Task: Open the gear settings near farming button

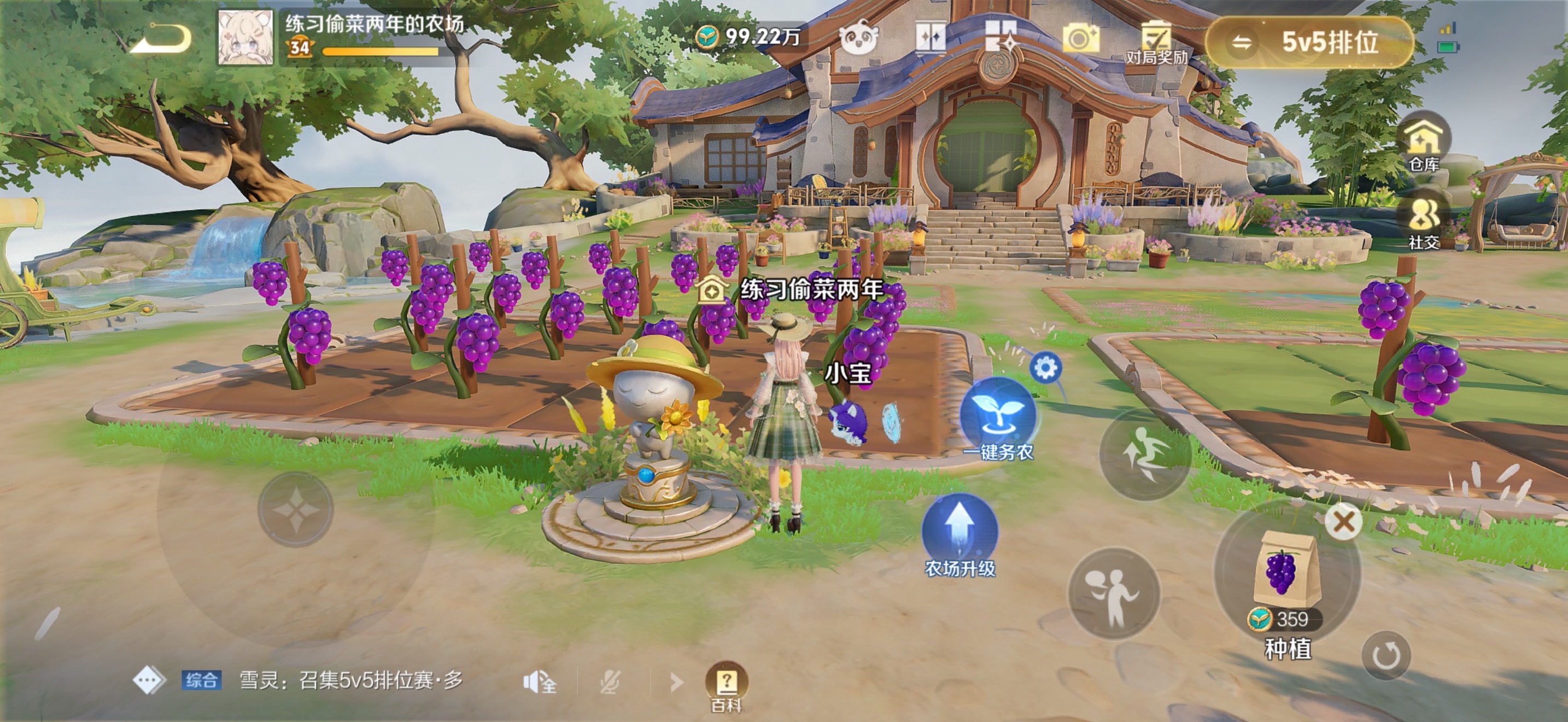Action: [x=1046, y=367]
